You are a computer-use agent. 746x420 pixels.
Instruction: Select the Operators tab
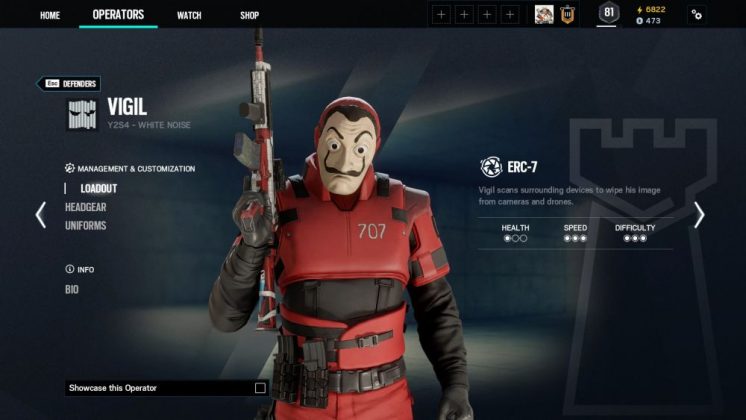[118, 15]
